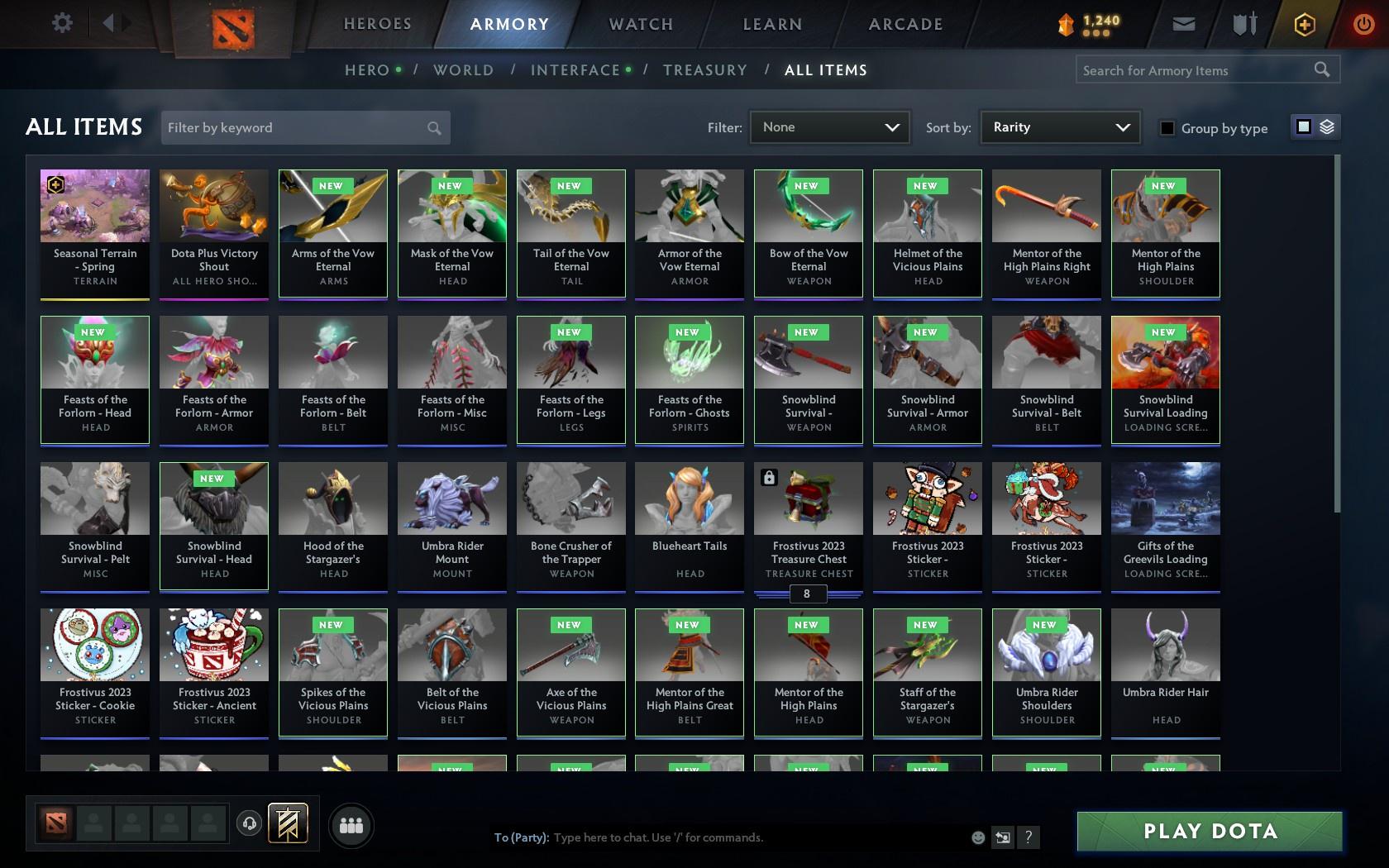Toggle the grid view square icon
Image resolution: width=1389 pixels, height=868 pixels.
[1303, 127]
